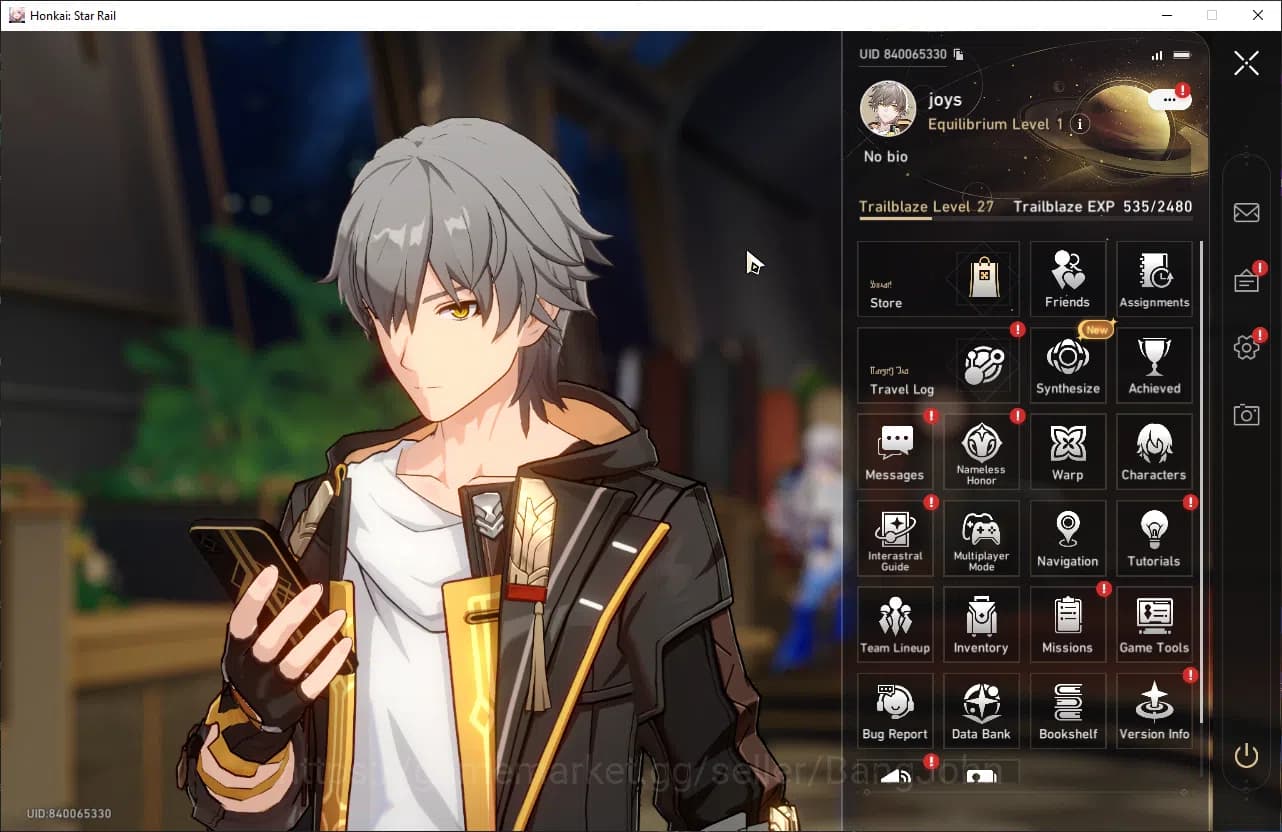This screenshot has height=832, width=1282.
Task: Open the more options ellipsis next to joys
Action: coord(1168,99)
